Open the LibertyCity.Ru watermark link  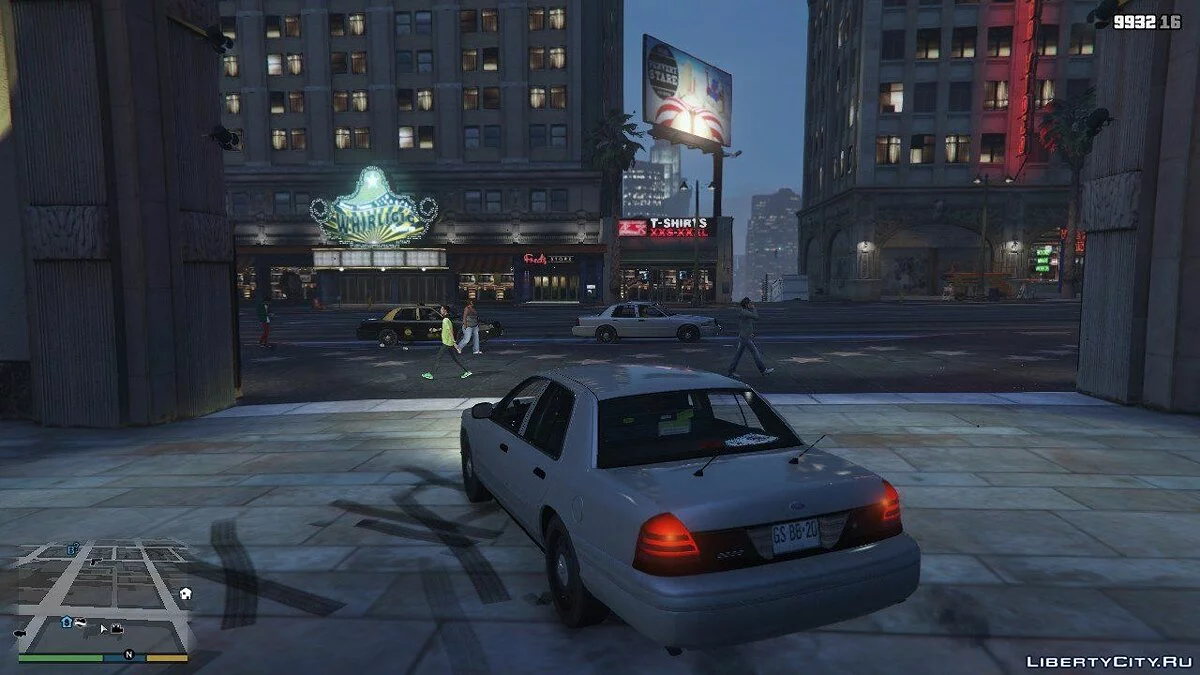(x=1108, y=661)
